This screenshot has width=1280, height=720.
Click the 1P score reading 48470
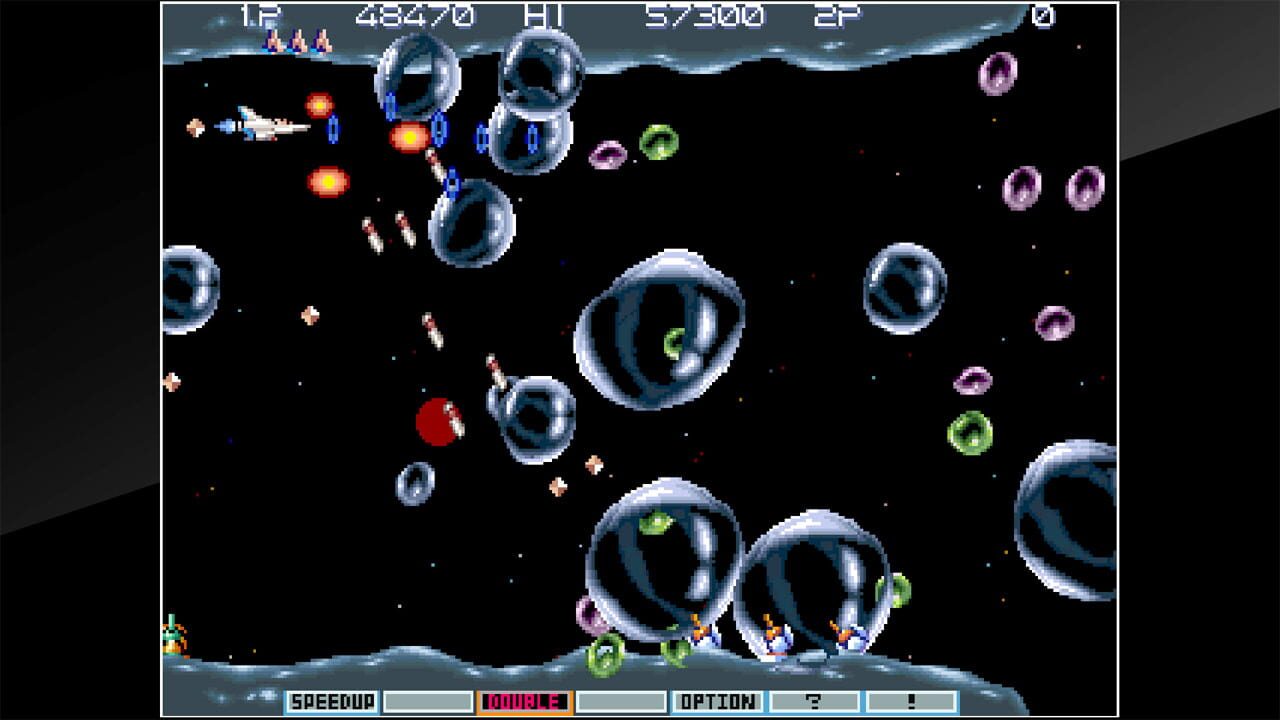point(420,16)
